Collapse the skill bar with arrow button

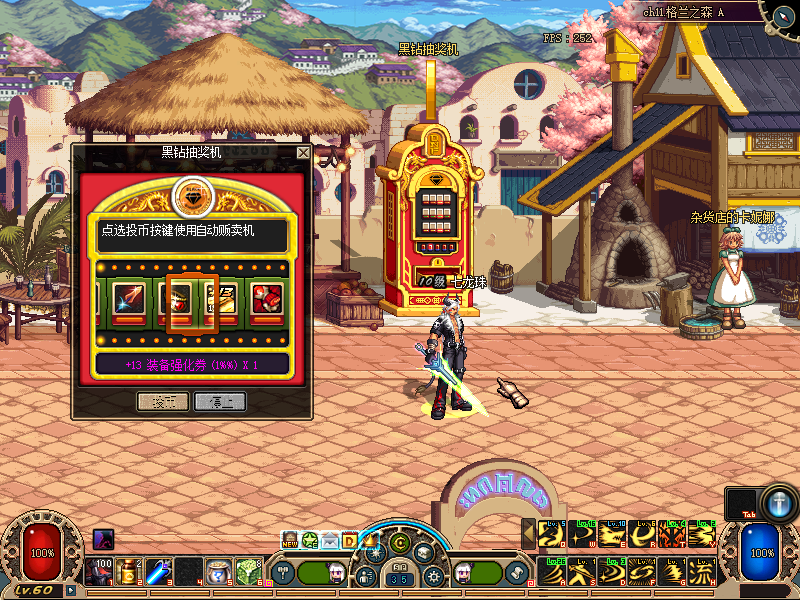(x=529, y=535)
